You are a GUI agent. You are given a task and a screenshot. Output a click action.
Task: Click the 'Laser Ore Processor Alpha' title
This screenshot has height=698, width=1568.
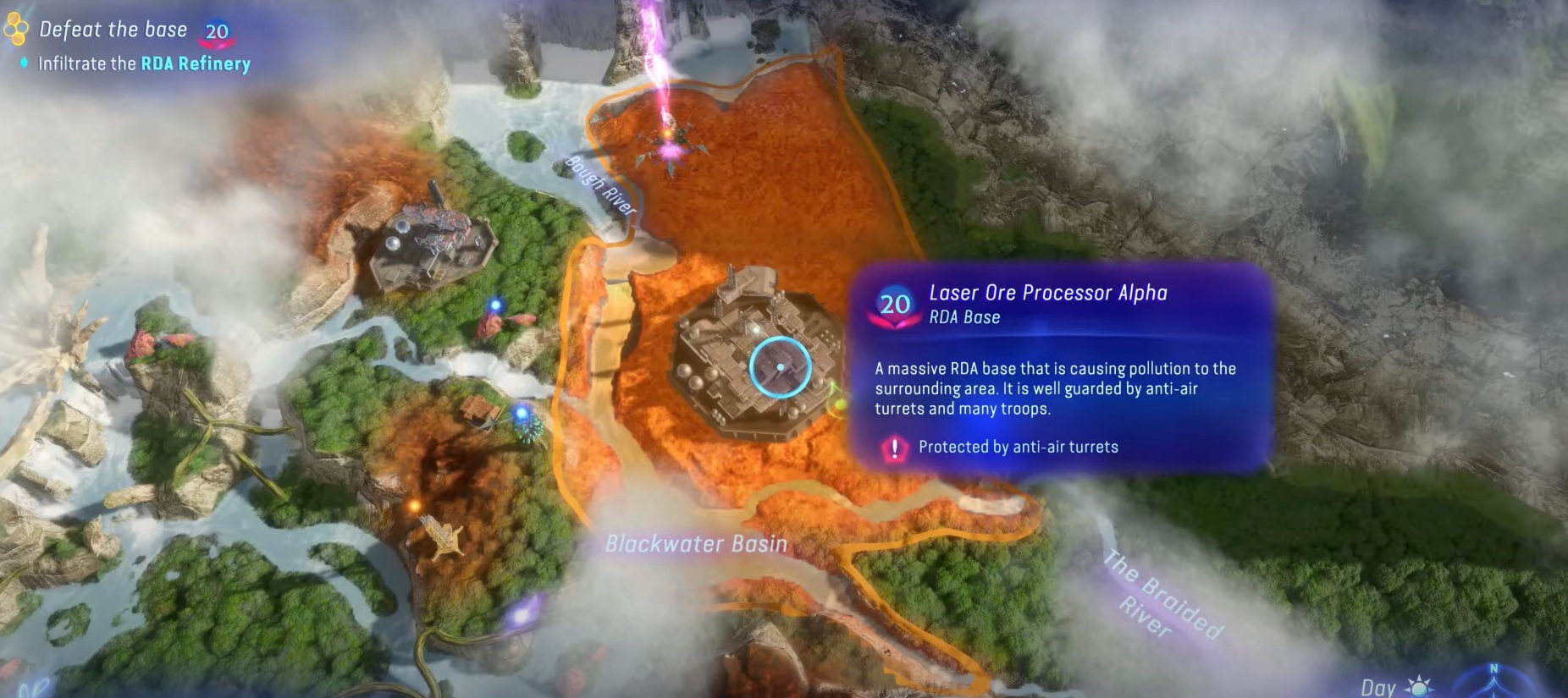click(1046, 293)
